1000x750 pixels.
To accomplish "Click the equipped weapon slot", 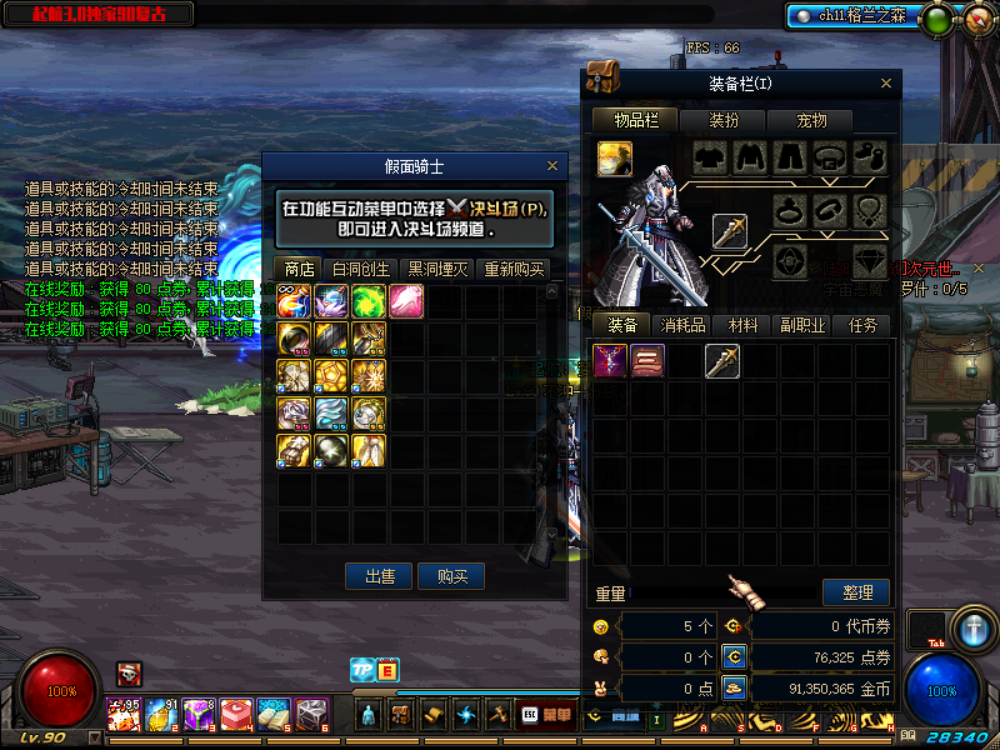I will tap(729, 231).
